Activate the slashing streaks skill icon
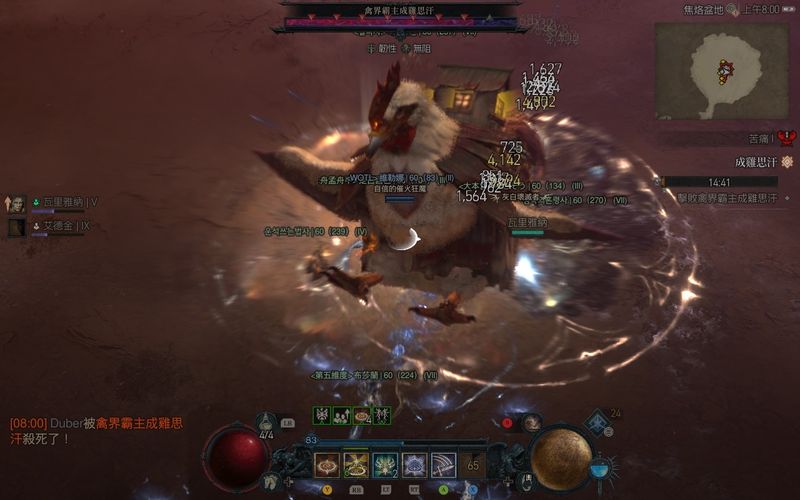The image size is (800, 500). click(x=443, y=465)
